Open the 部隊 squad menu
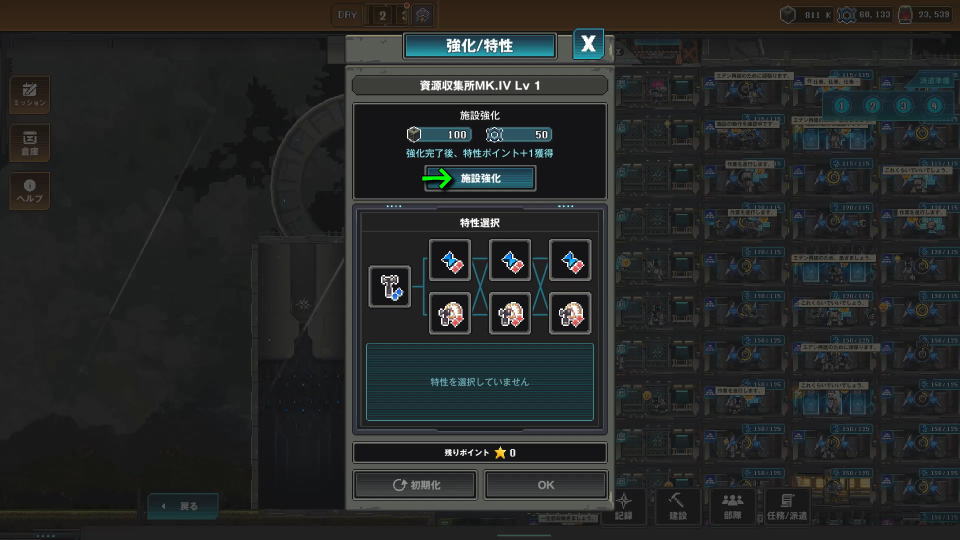 733,505
